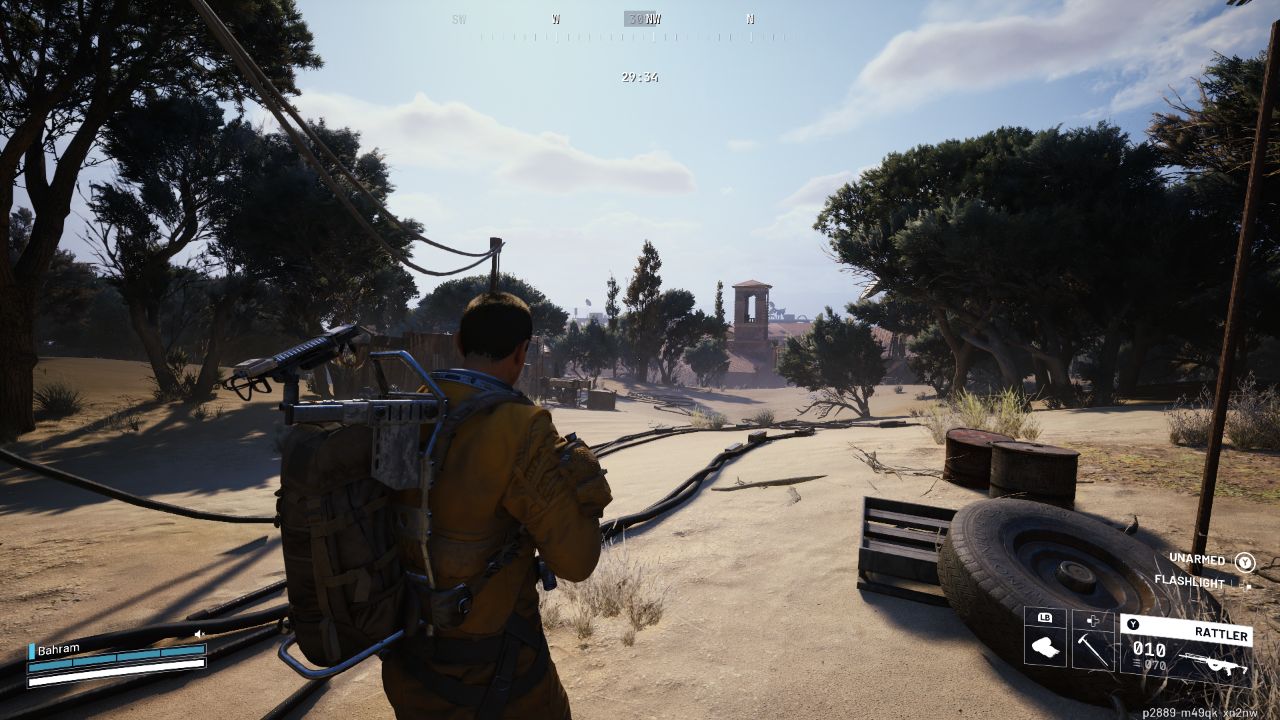1280x720 pixels.
Task: Click the Bahram player name tag
Action: click(58, 649)
